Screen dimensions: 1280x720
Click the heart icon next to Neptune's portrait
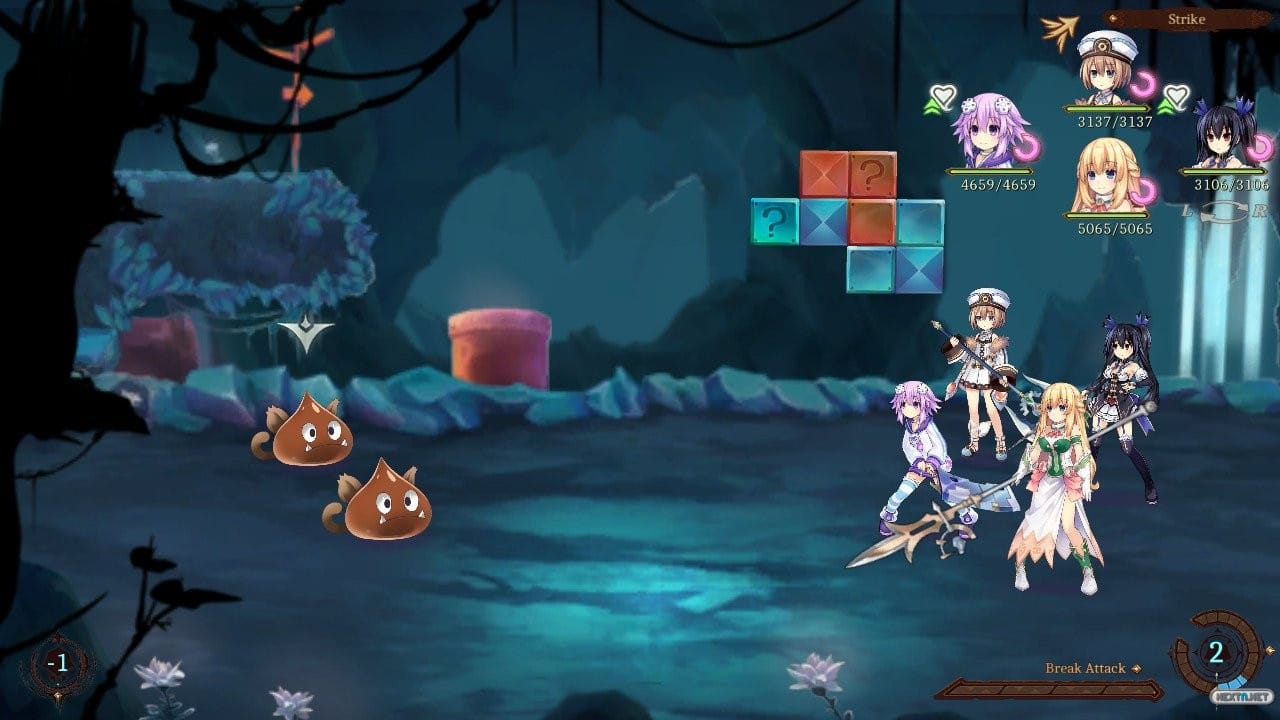point(942,96)
